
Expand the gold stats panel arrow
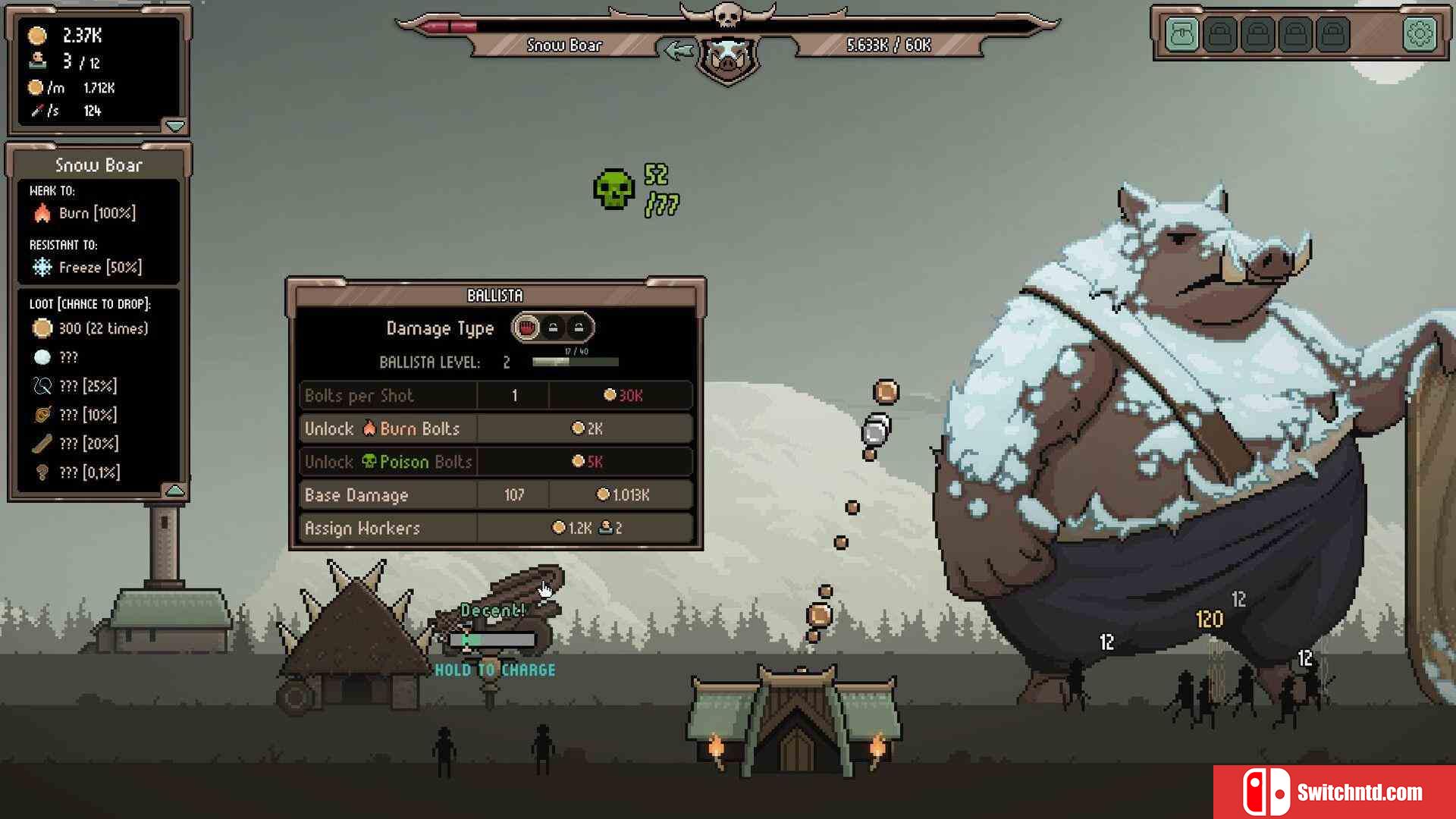tap(174, 125)
